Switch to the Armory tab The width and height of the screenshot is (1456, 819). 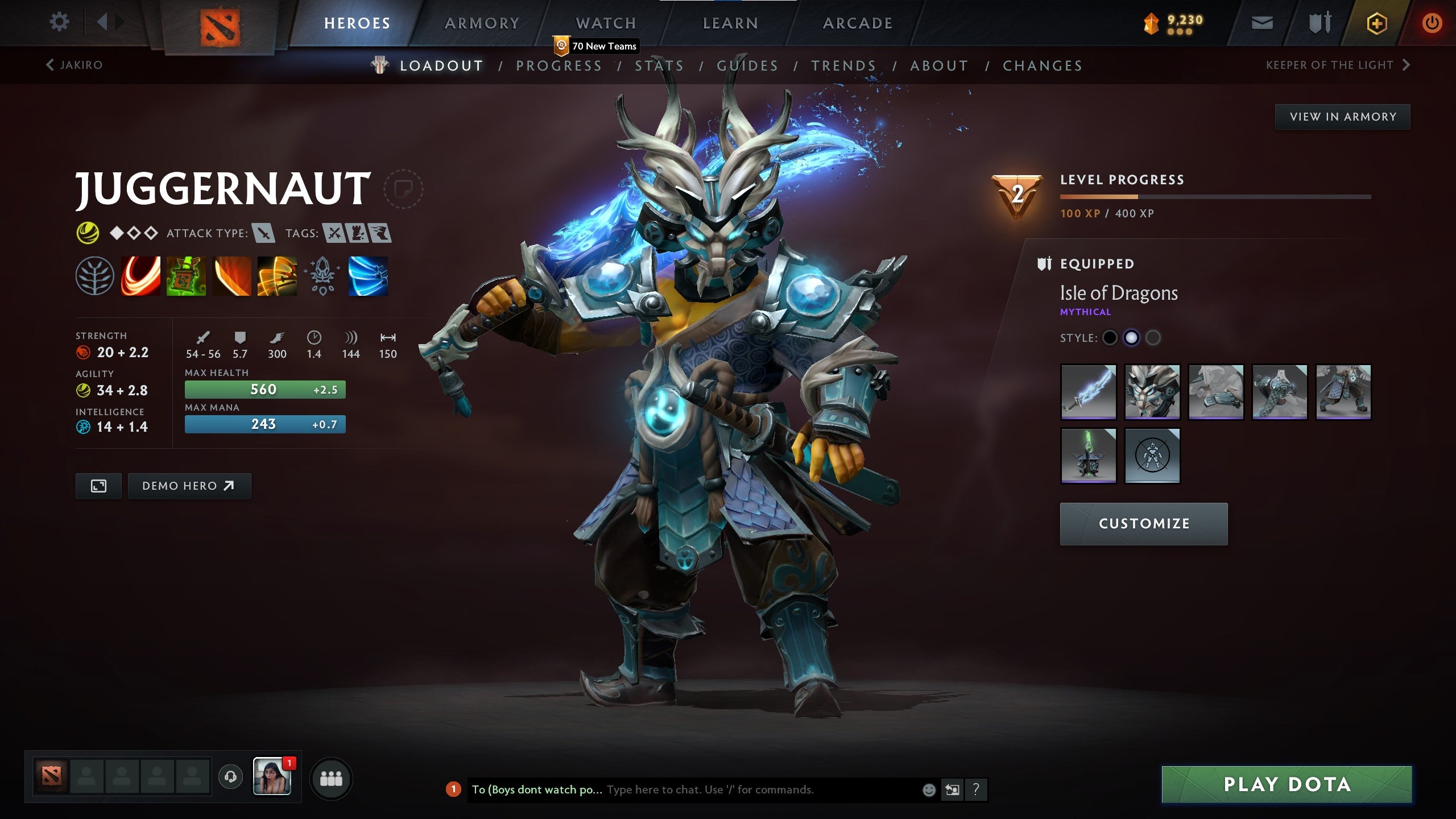point(481,23)
